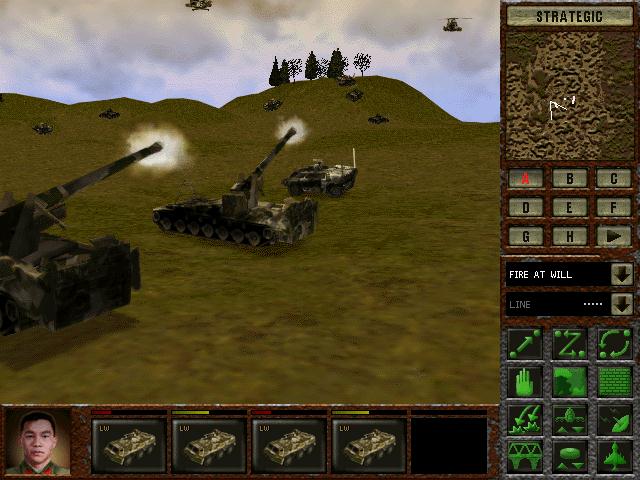Activate the zigzag path order
This screenshot has height=480, width=640.
click(x=569, y=343)
